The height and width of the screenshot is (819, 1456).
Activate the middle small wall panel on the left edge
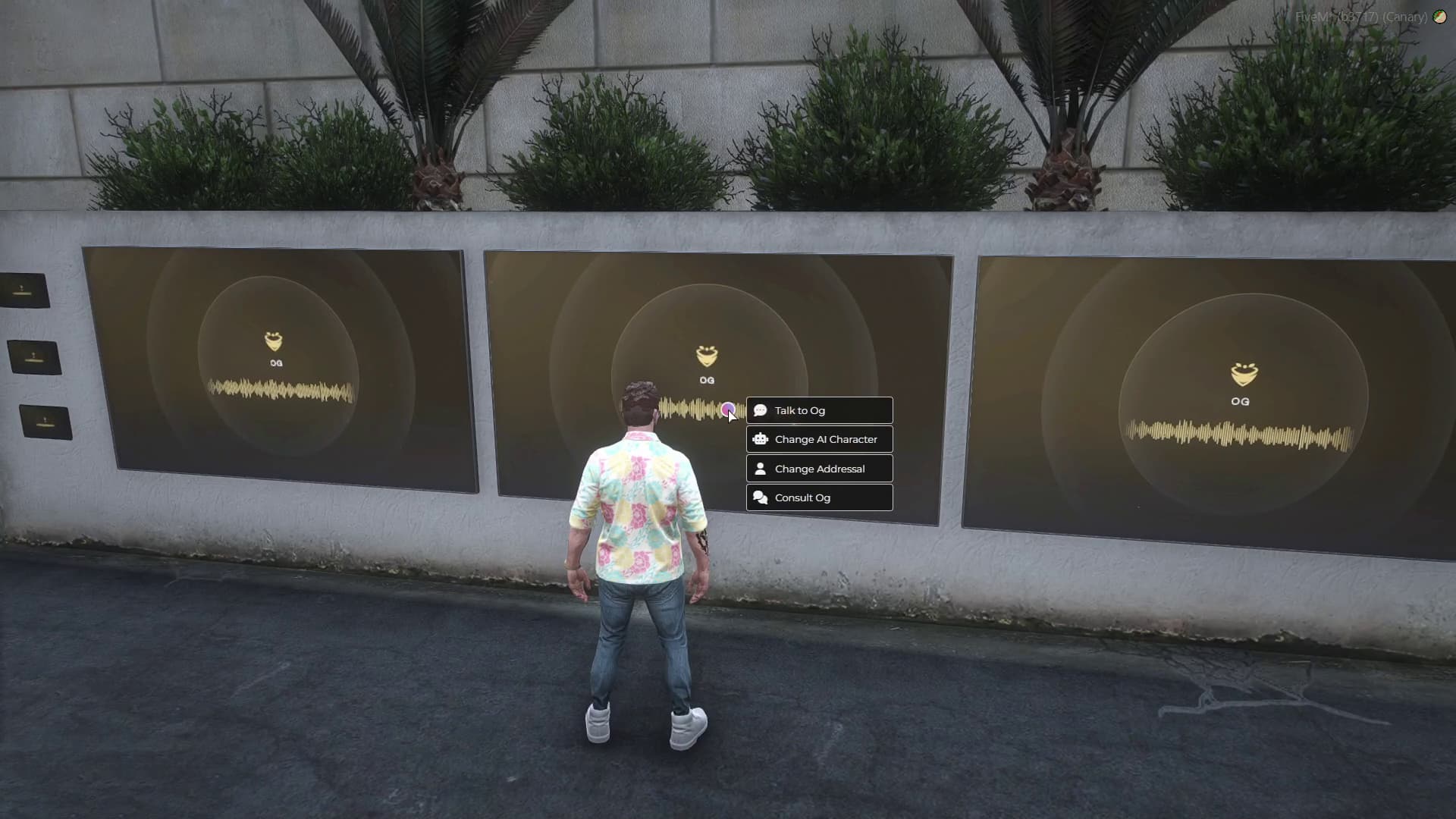33,355
